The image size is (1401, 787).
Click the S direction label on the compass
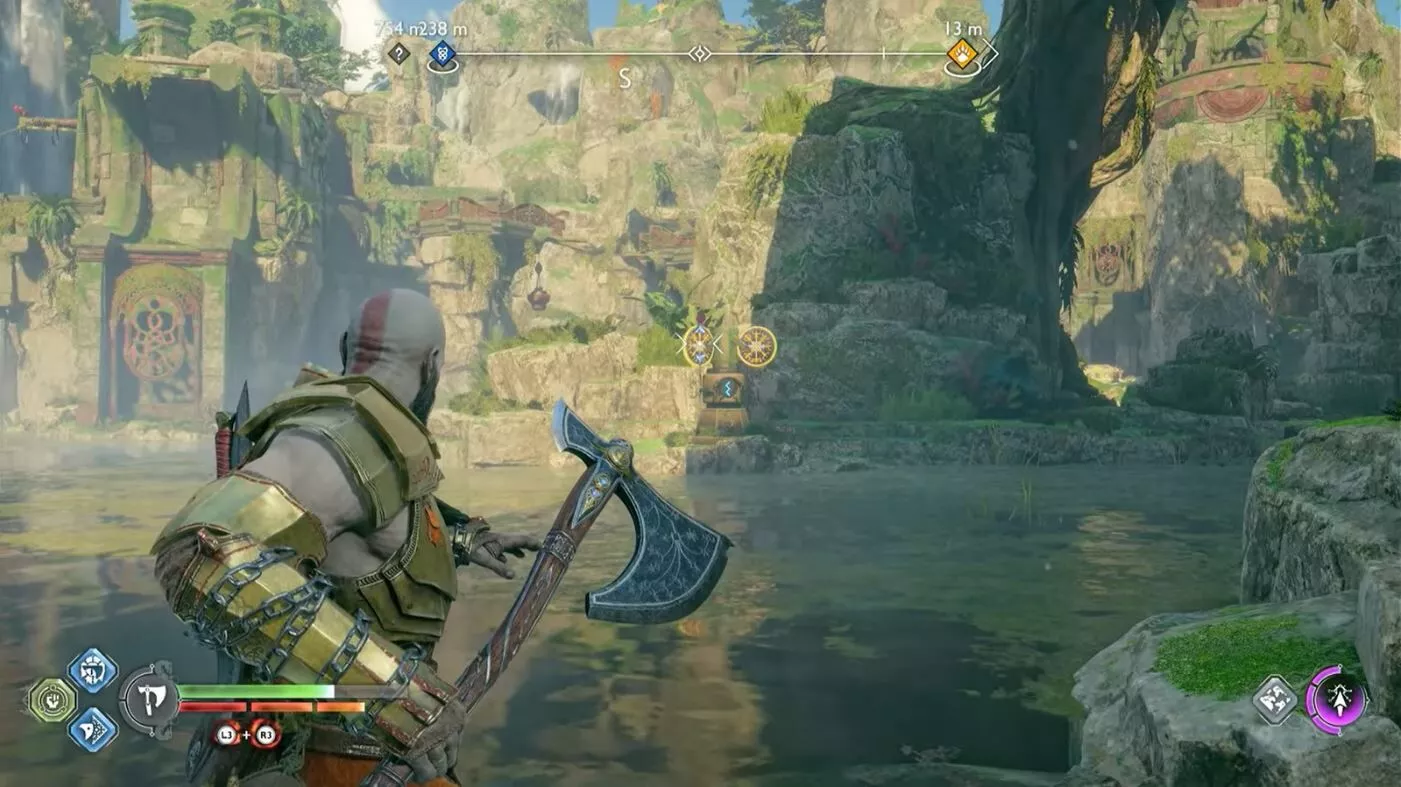(x=627, y=78)
